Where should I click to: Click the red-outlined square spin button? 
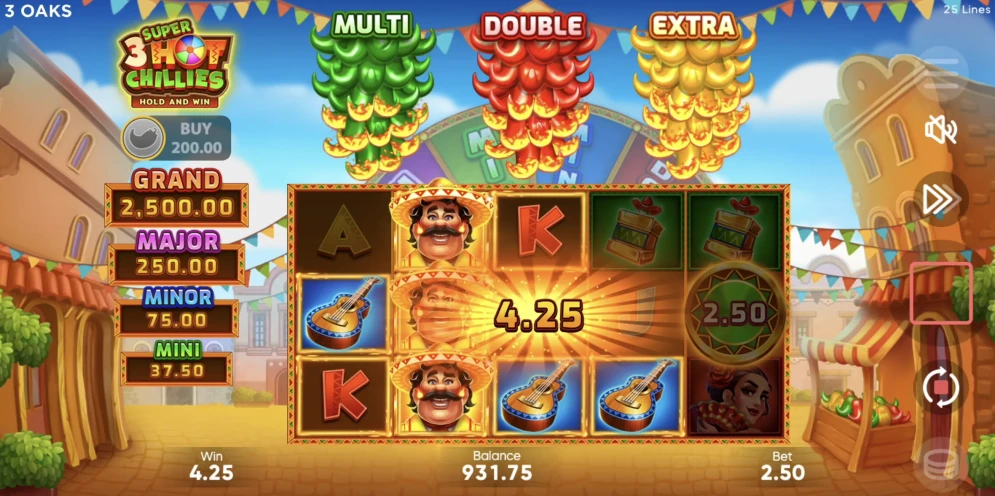click(x=940, y=293)
